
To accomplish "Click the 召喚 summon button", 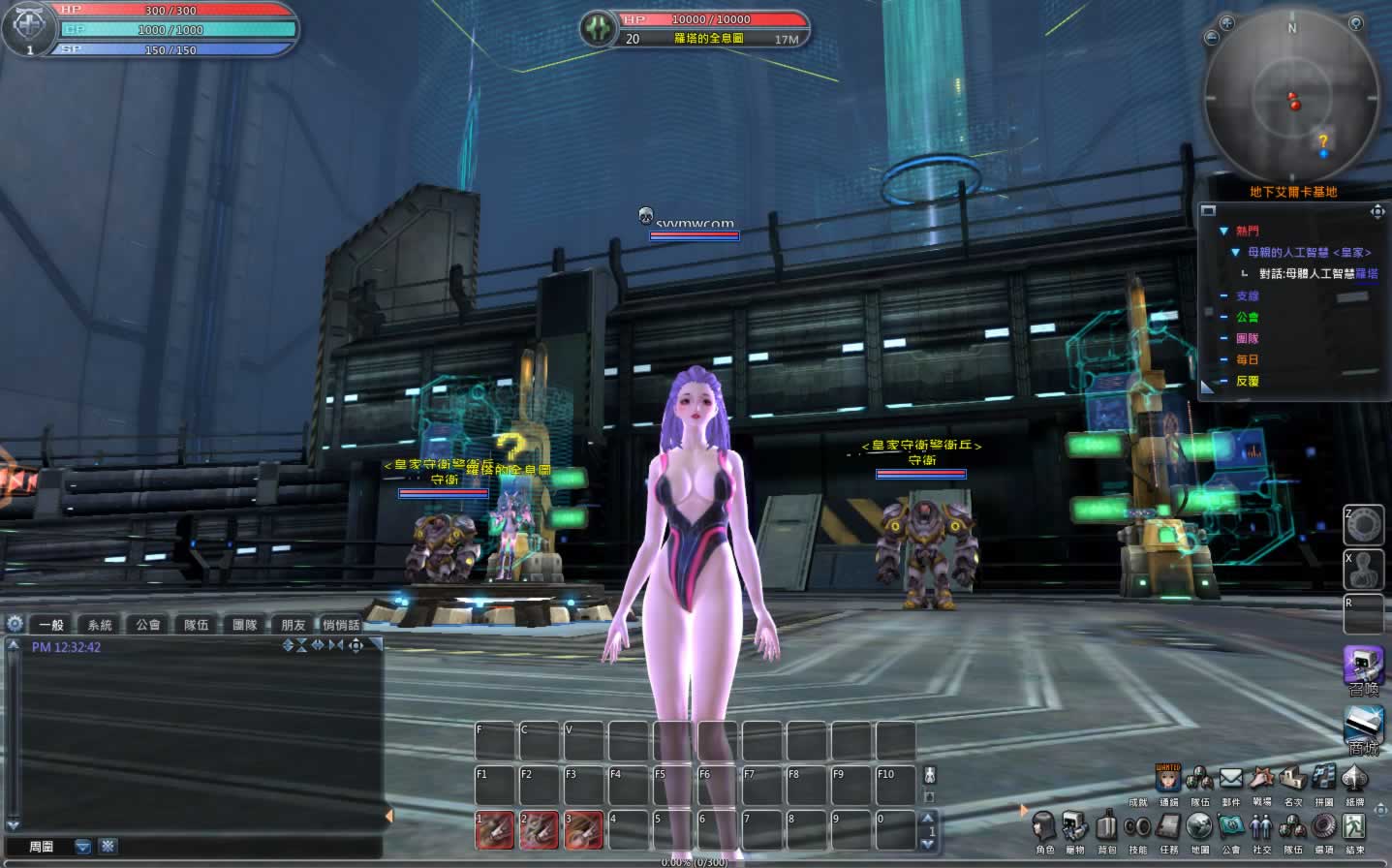I will point(1363,668).
